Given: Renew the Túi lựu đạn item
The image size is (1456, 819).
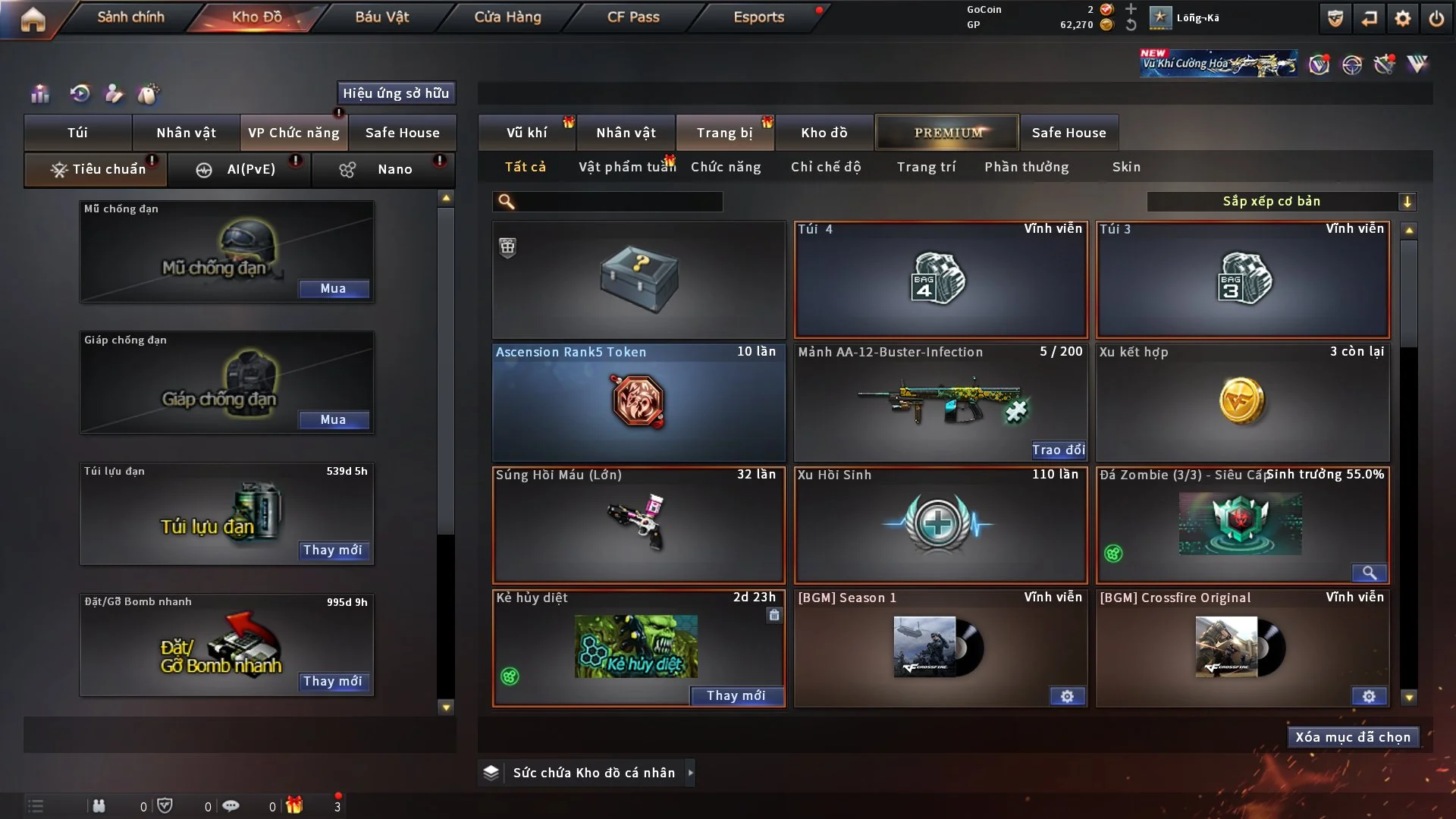Looking at the screenshot, I should [x=332, y=551].
